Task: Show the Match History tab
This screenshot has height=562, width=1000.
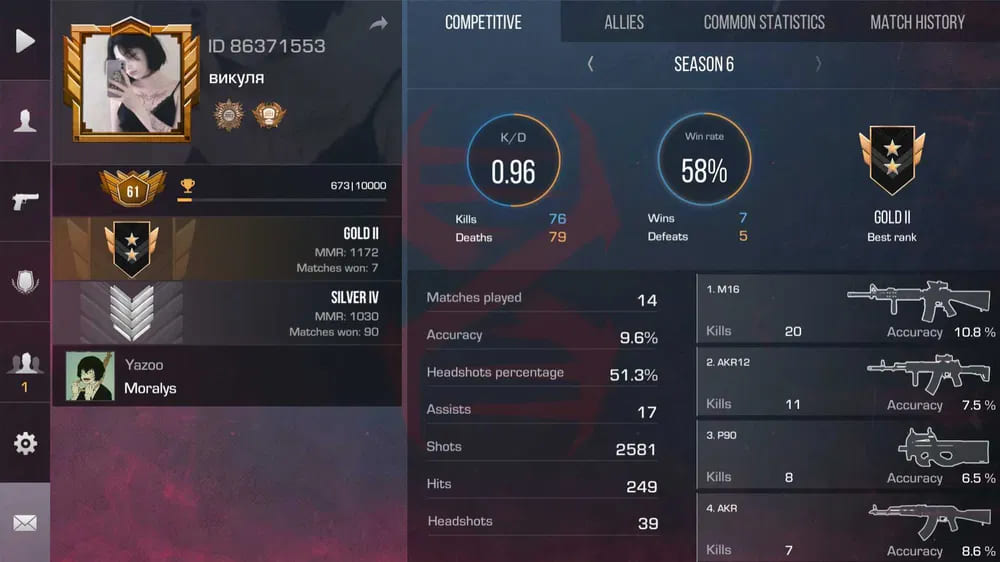Action: 917,22
